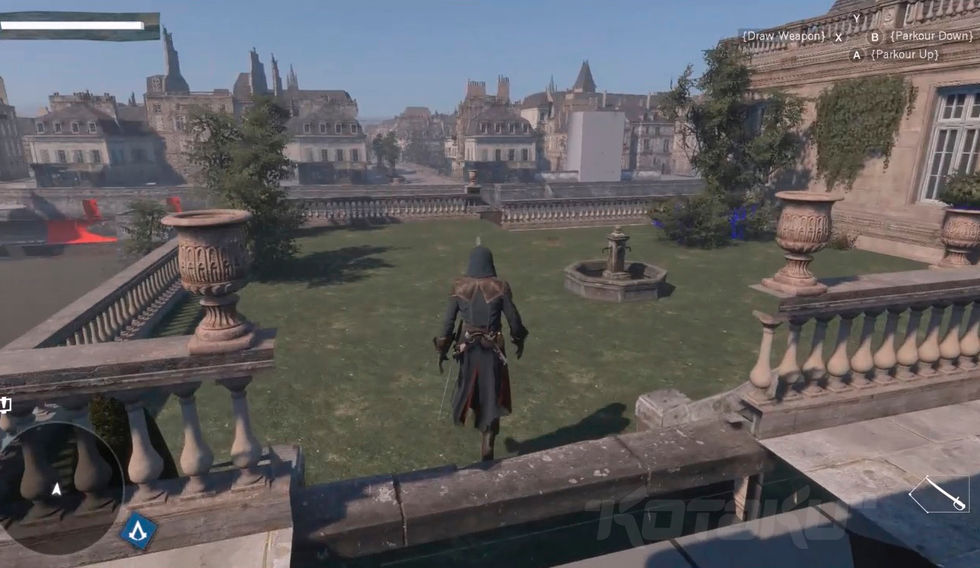Click the blue Assassin insignia icon
This screenshot has height=568, width=980.
(x=139, y=531)
